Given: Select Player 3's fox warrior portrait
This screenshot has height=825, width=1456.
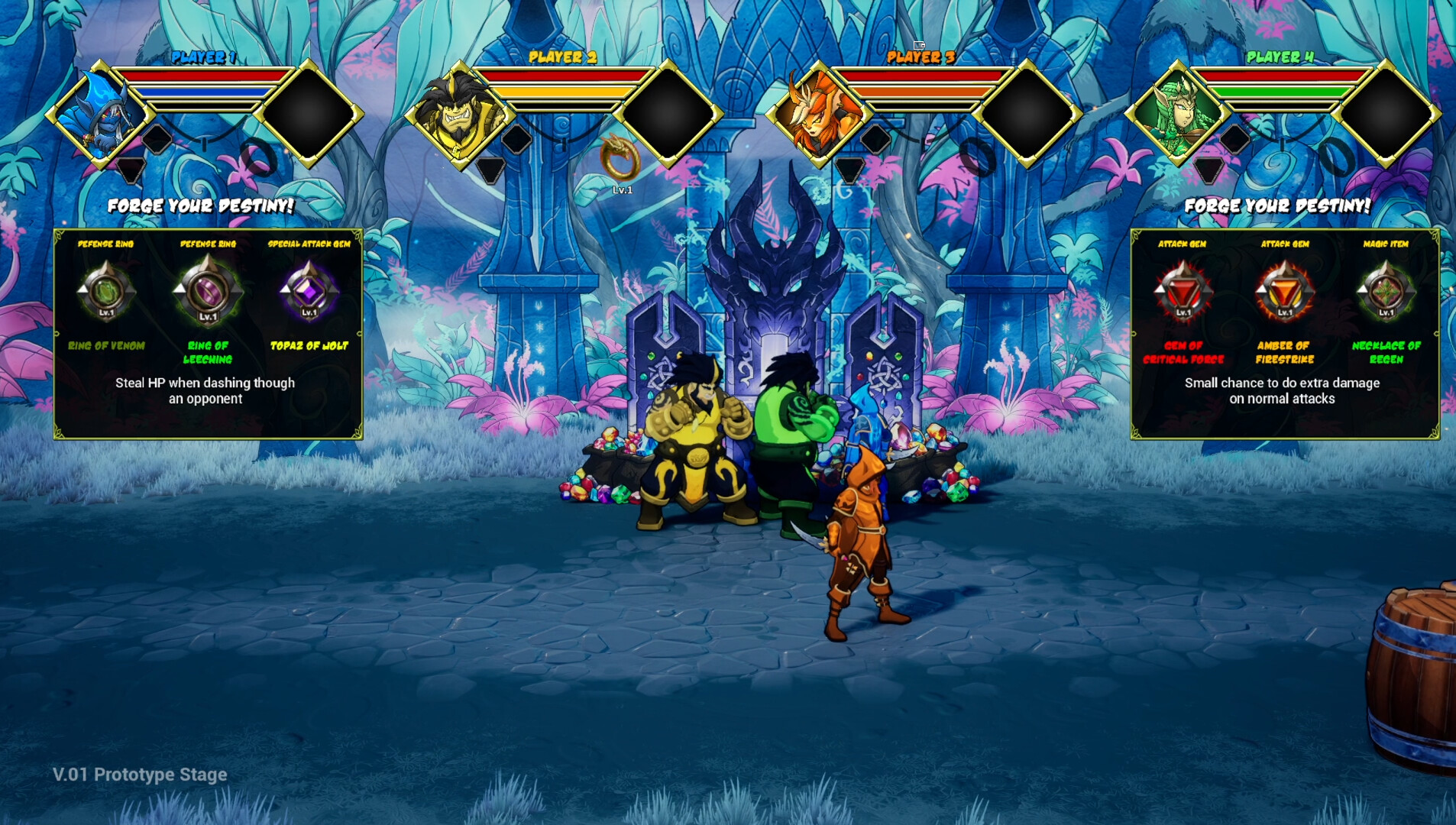Looking at the screenshot, I should tap(821, 113).
